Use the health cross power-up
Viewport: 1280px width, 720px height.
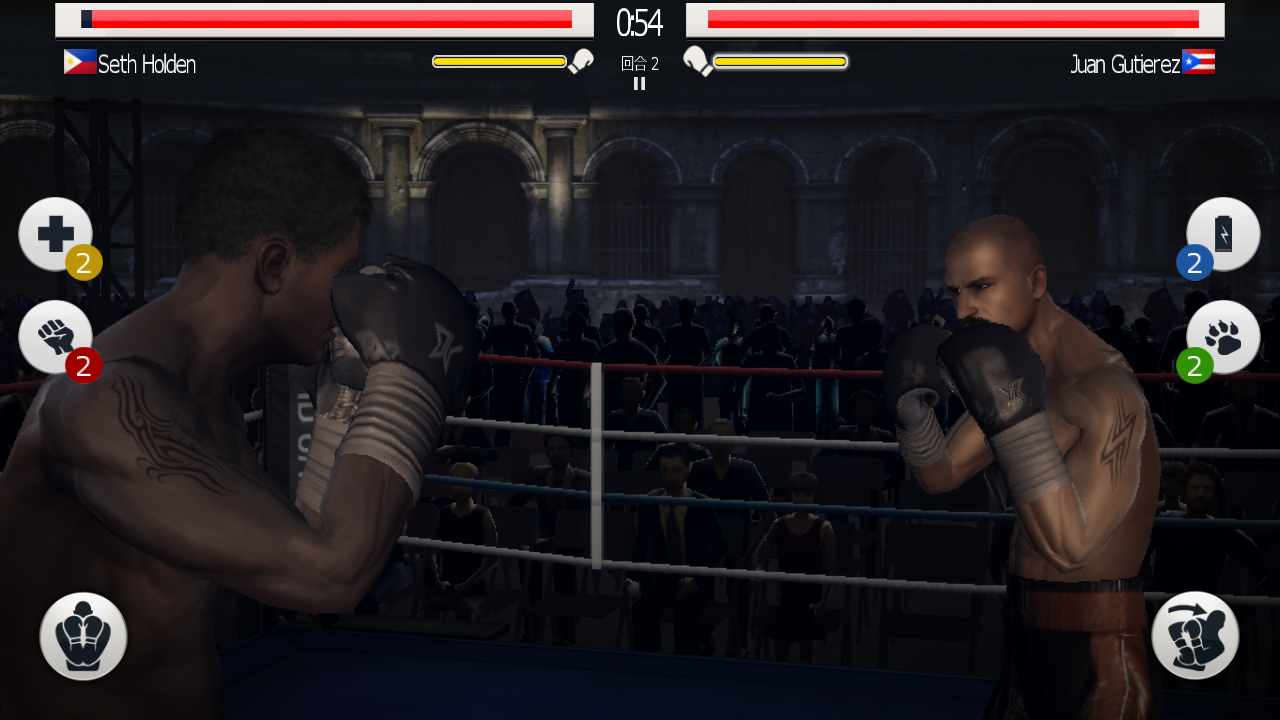[x=55, y=234]
